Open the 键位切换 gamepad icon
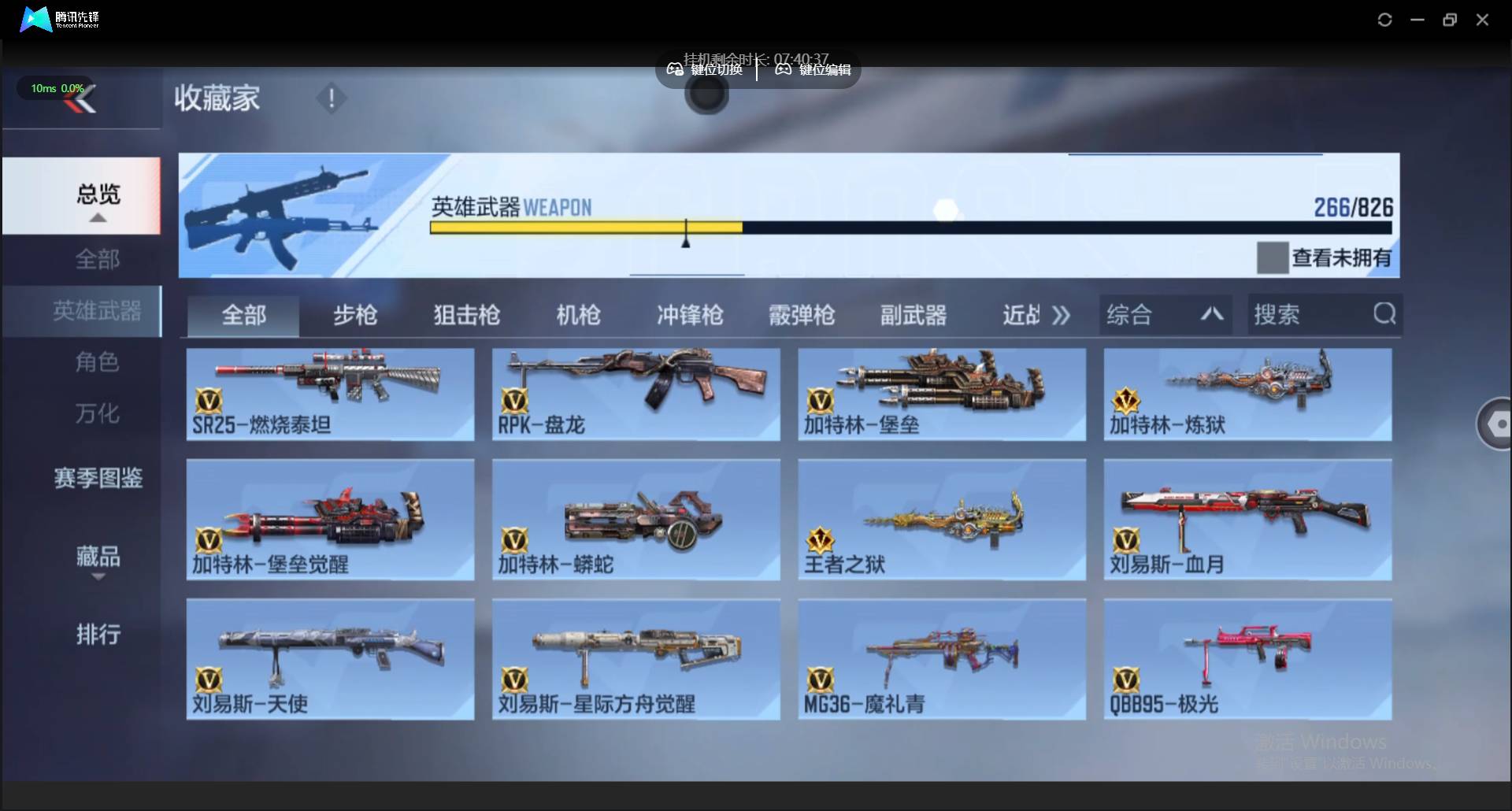The width and height of the screenshot is (1512, 811). pyautogui.click(x=675, y=69)
